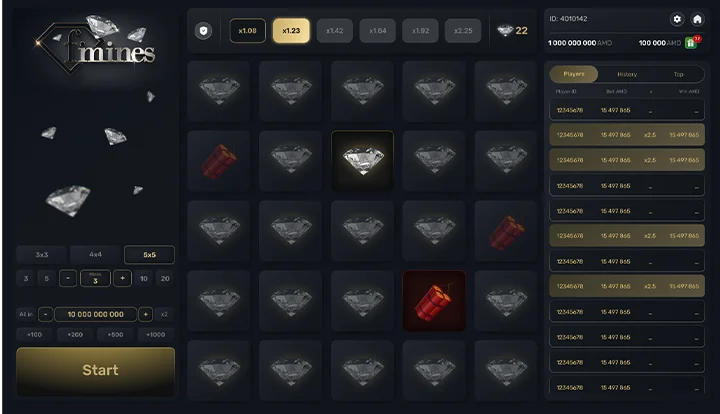Add +200 to the bet
This screenshot has height=414, width=720.
(x=76, y=334)
